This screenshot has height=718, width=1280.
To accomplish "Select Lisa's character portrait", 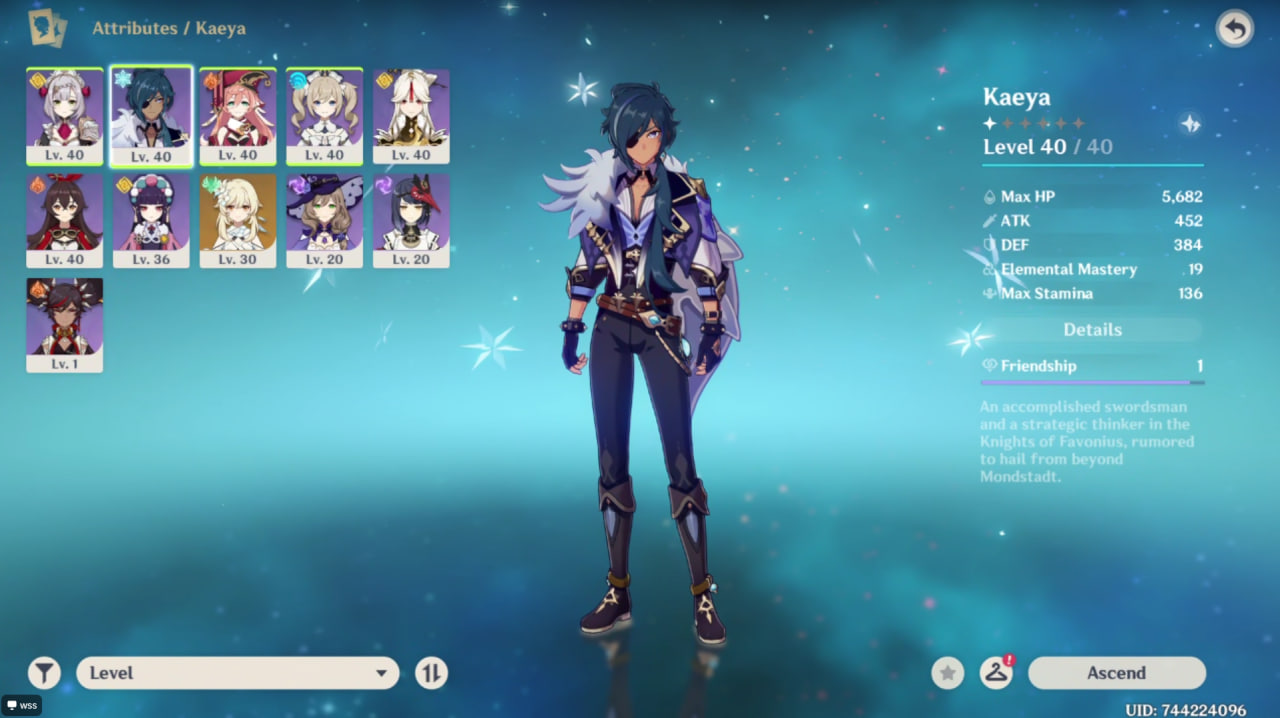I will click(325, 220).
